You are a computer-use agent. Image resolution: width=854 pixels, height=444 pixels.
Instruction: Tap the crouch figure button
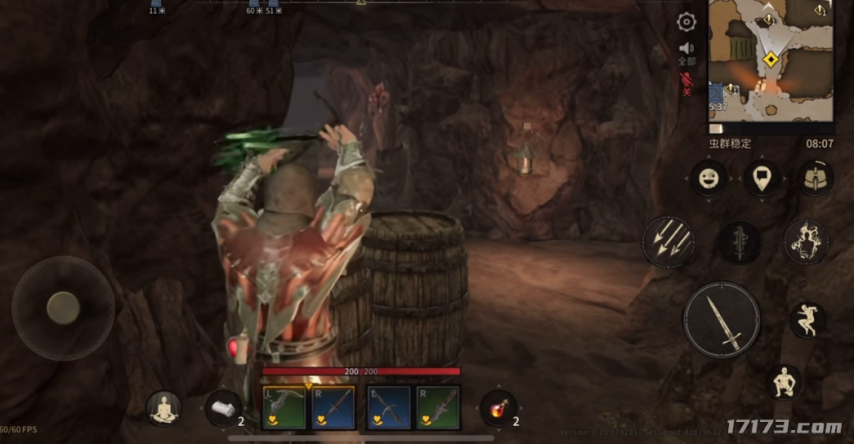coord(786,381)
